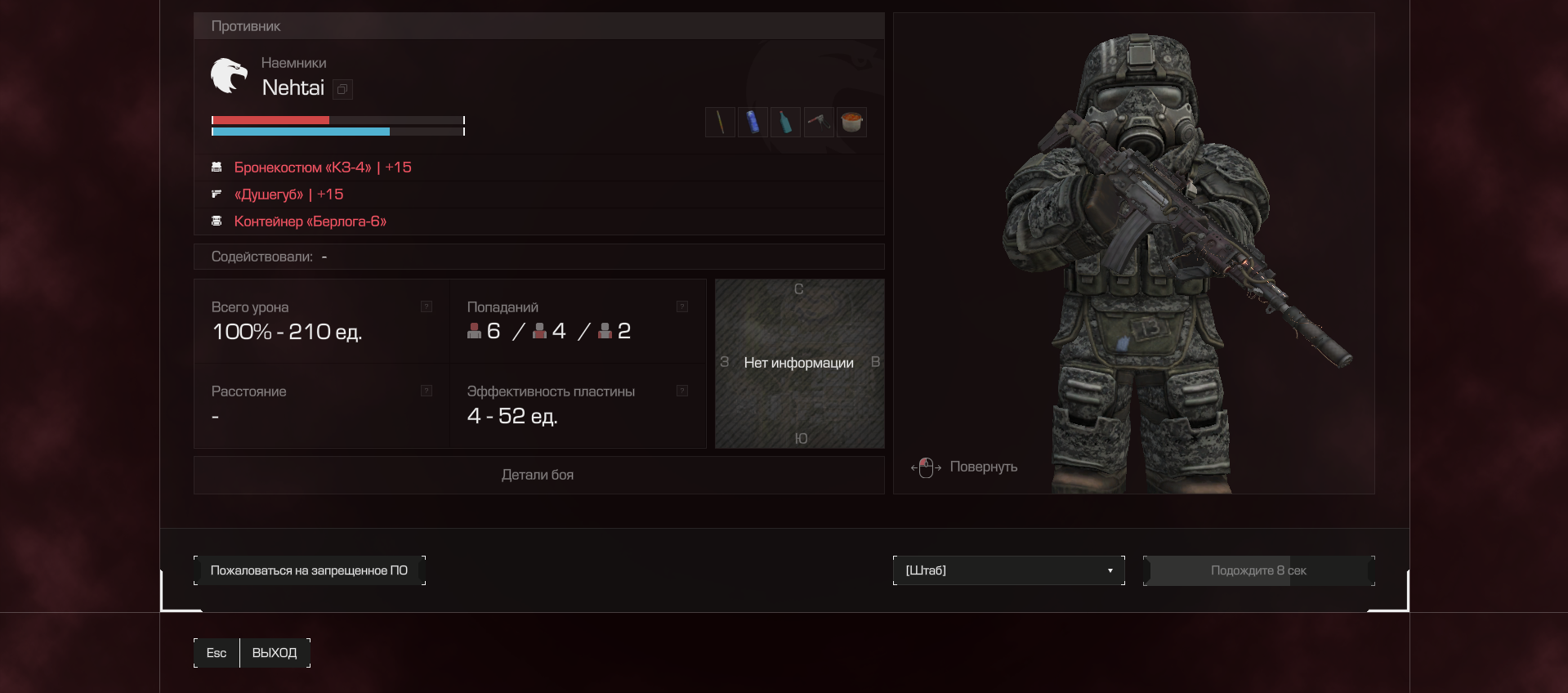The image size is (1568, 693).
Task: Select the Бронекостюм «КЗ-4» armor entry
Action: 322,168
